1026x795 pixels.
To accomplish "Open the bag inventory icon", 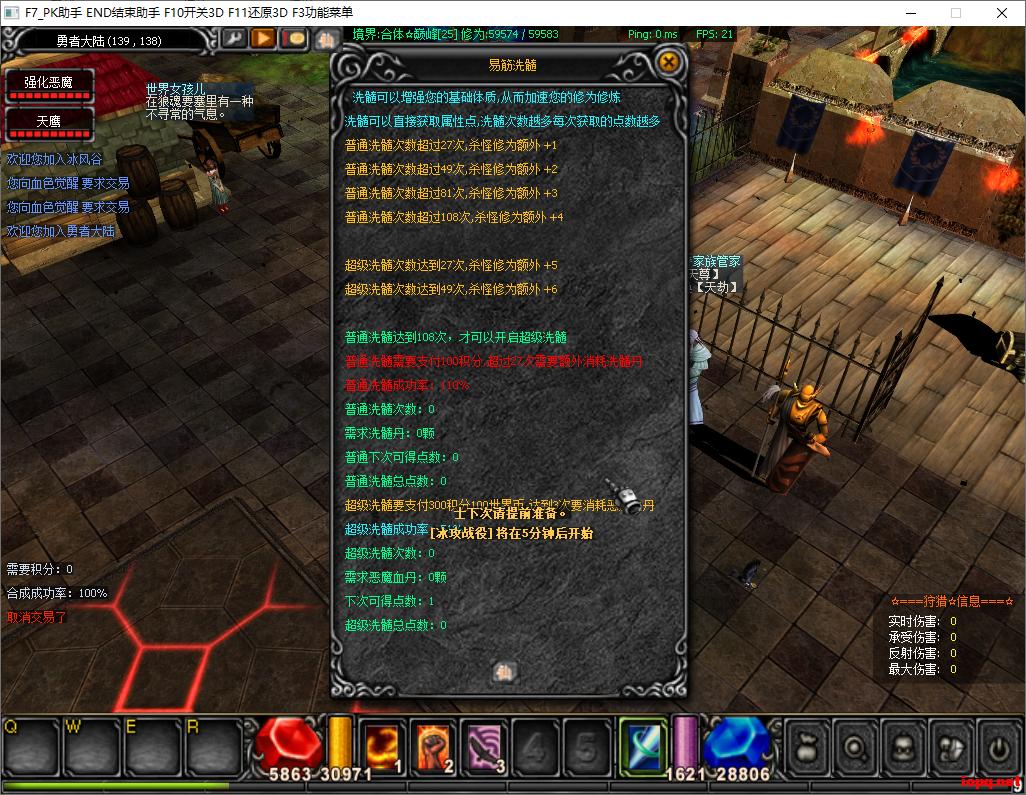I will point(808,747).
